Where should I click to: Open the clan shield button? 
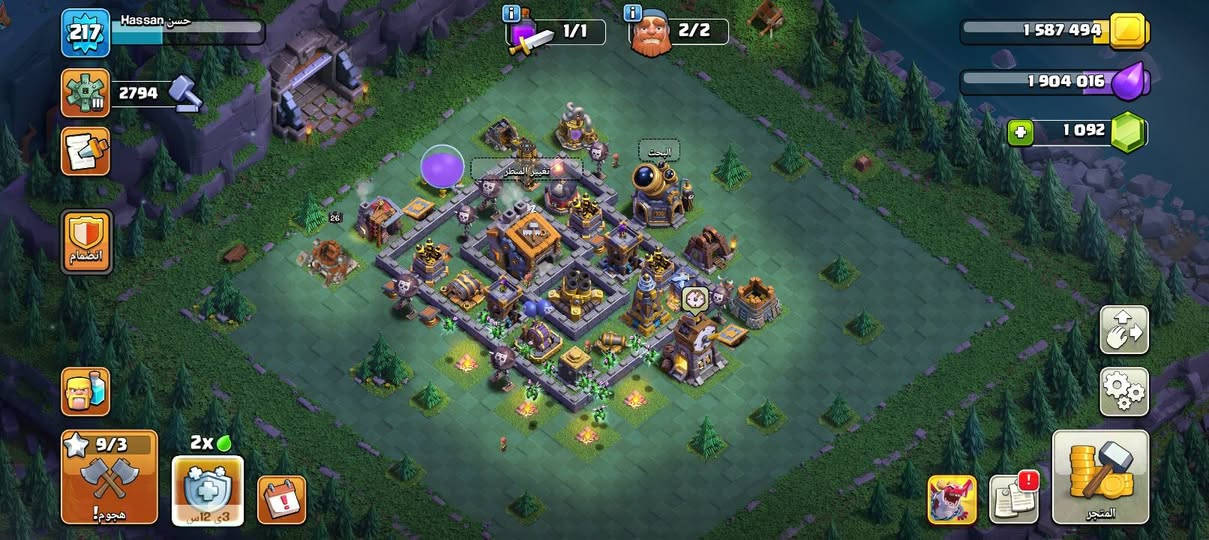click(87, 241)
